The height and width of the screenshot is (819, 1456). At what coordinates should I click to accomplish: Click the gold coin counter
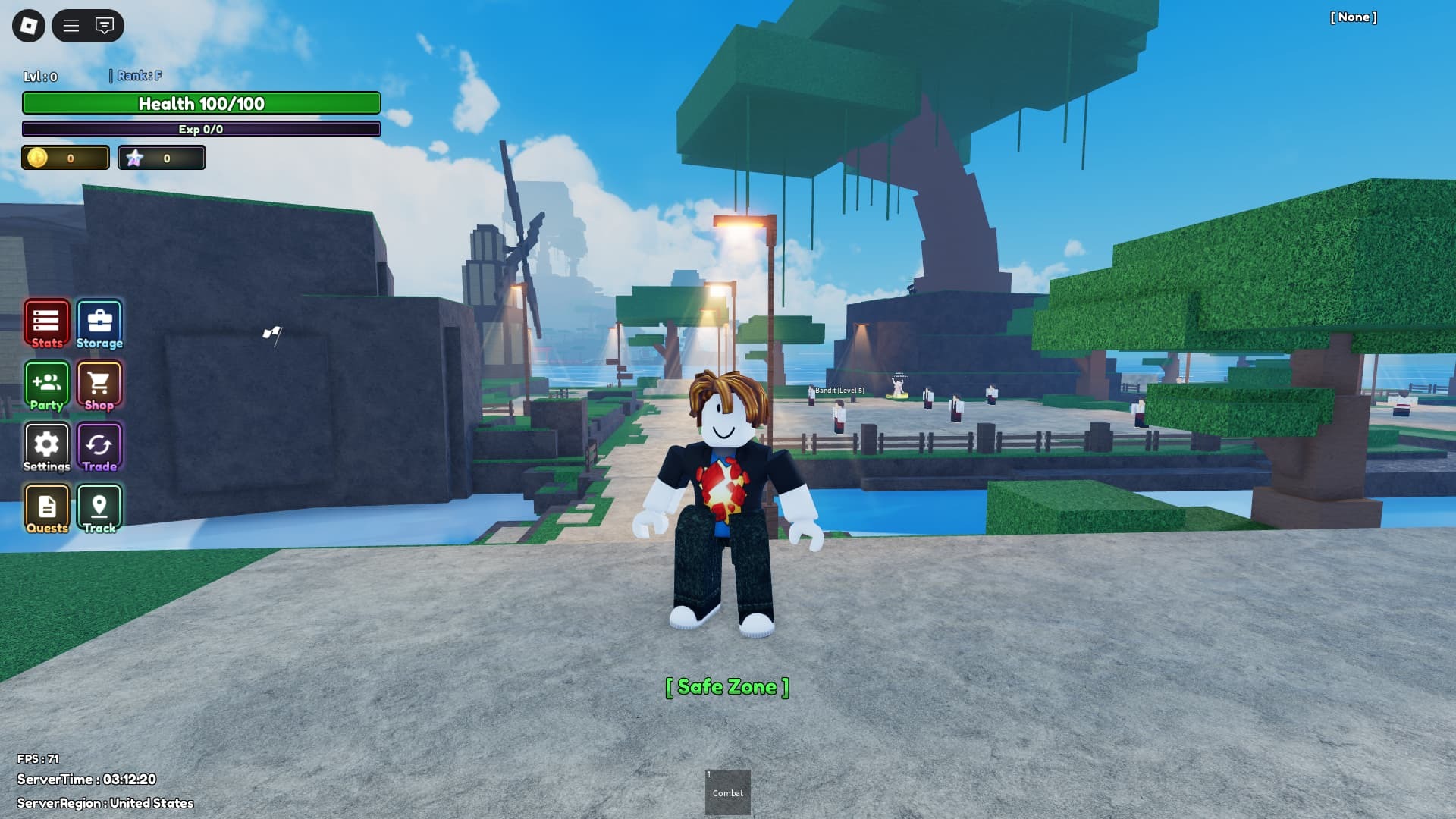(x=64, y=158)
